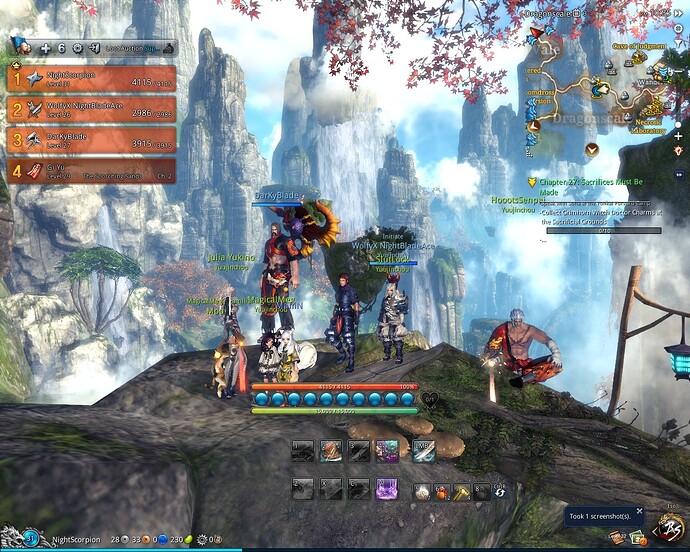690x552 pixels.
Task: Select party member NightScorpion's frame
Action: click(x=92, y=80)
